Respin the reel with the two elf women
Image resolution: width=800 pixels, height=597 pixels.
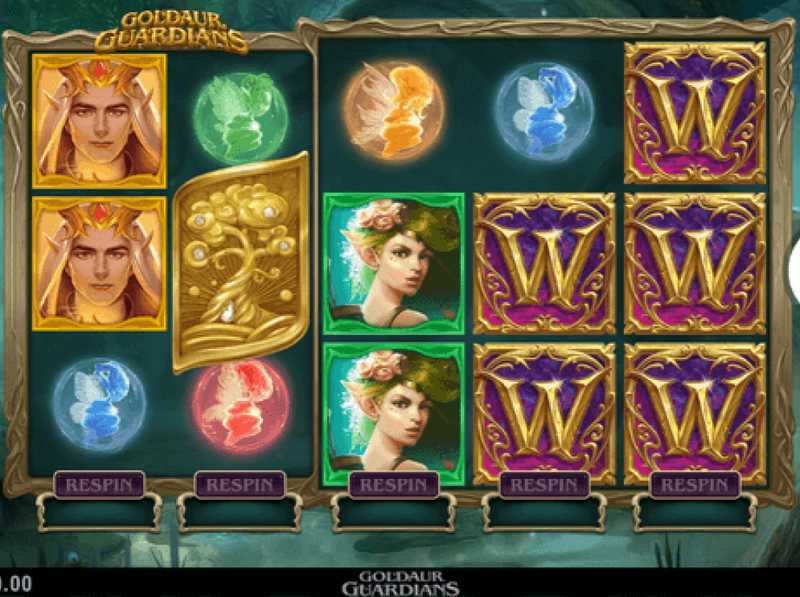393,485
